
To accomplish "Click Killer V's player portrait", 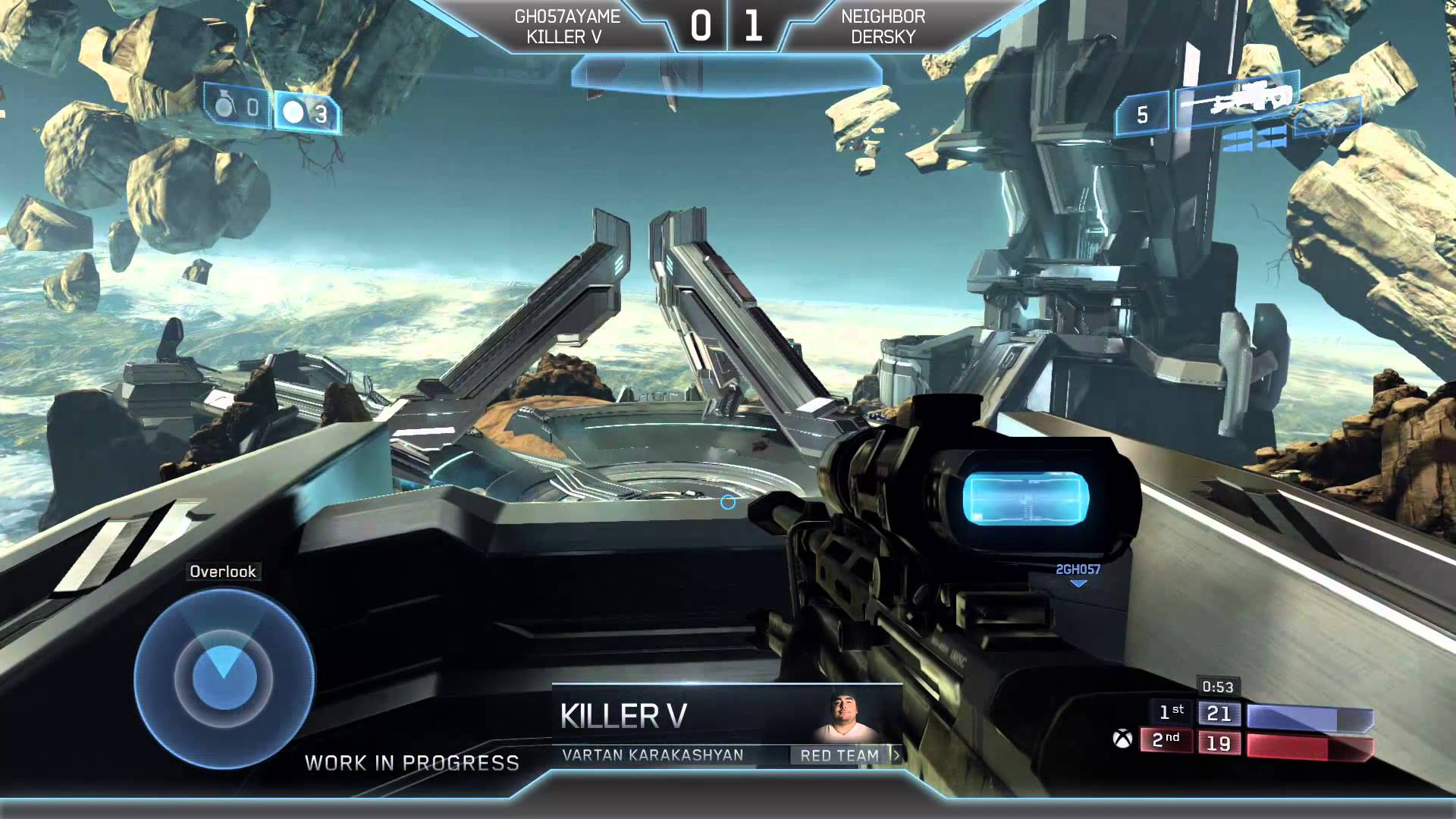I will tap(846, 717).
